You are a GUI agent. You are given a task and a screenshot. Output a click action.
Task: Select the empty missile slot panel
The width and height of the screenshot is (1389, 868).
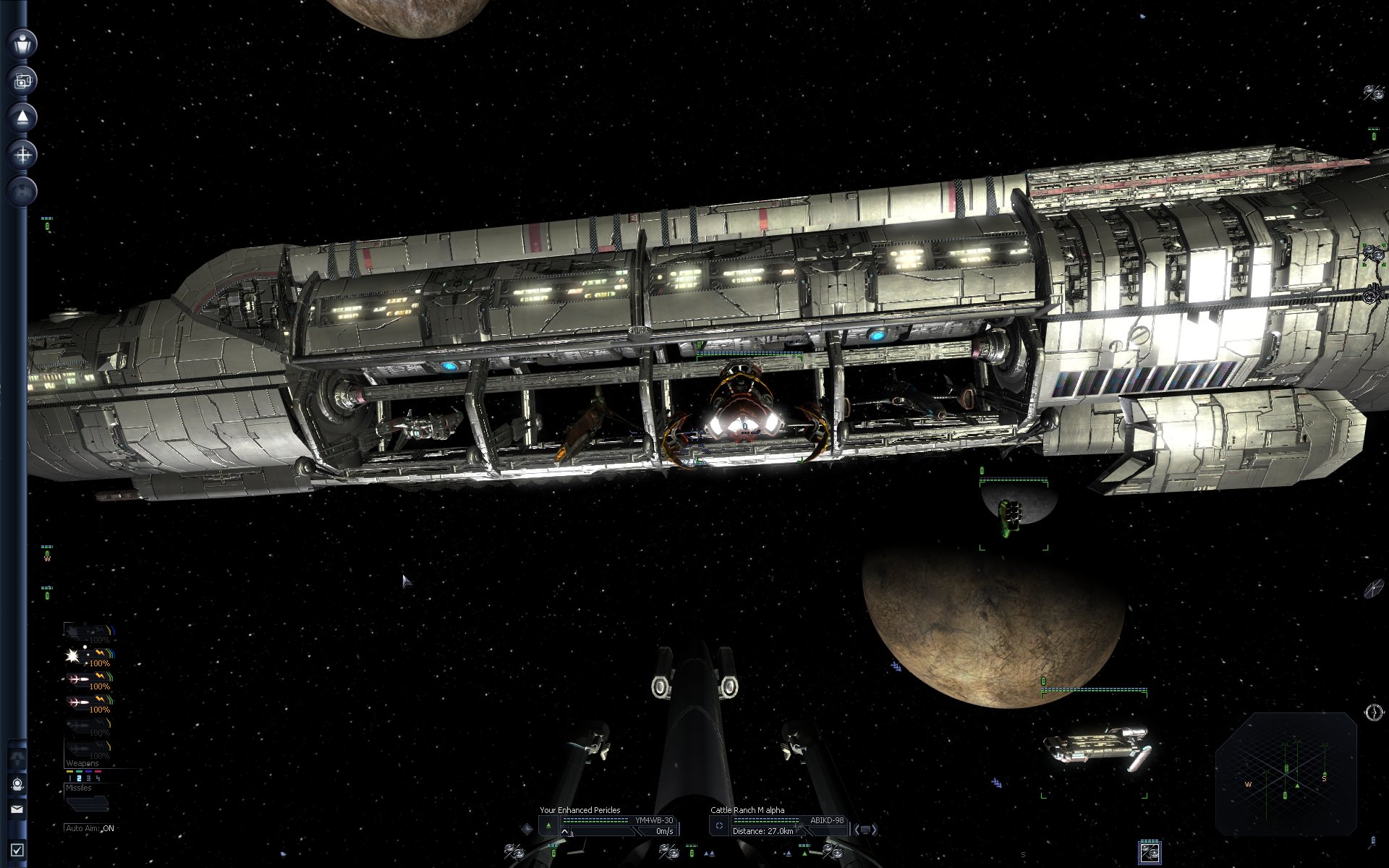point(88,802)
